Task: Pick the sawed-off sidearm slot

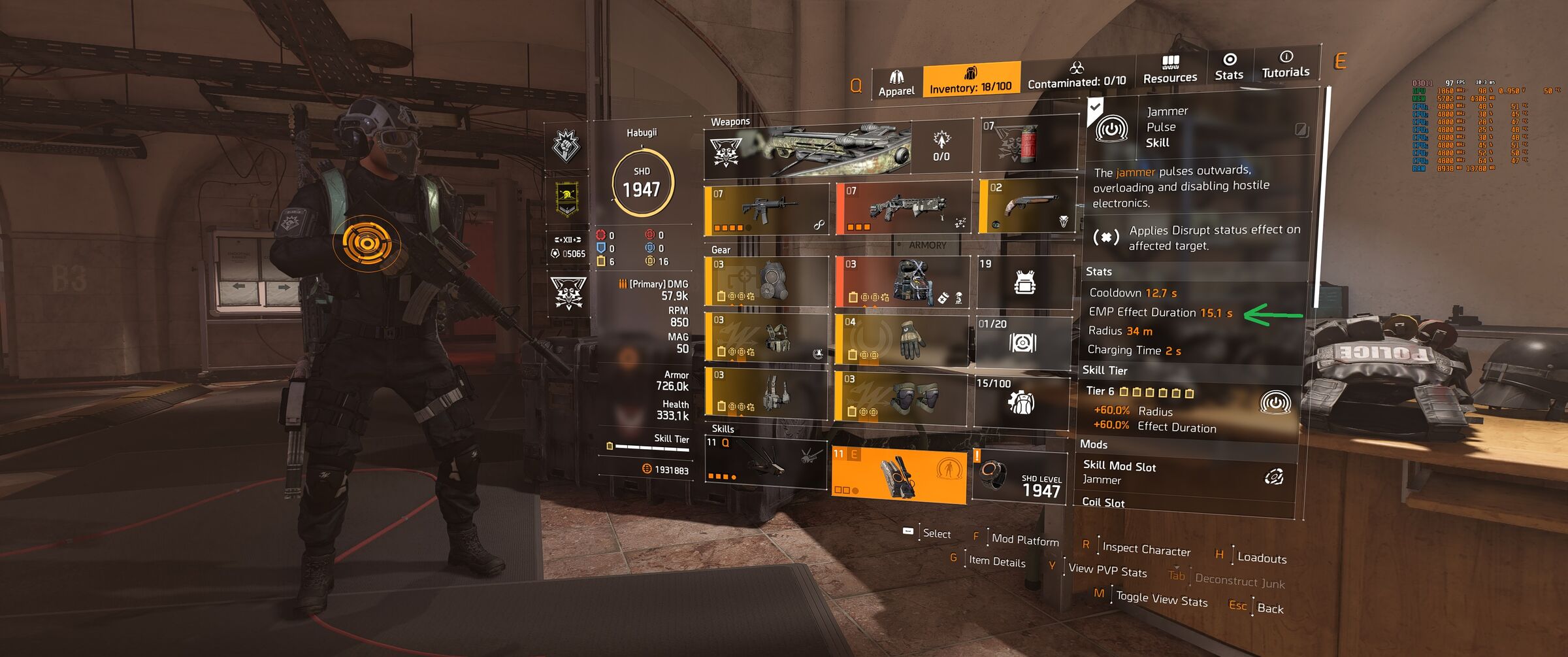Action: pos(1028,205)
